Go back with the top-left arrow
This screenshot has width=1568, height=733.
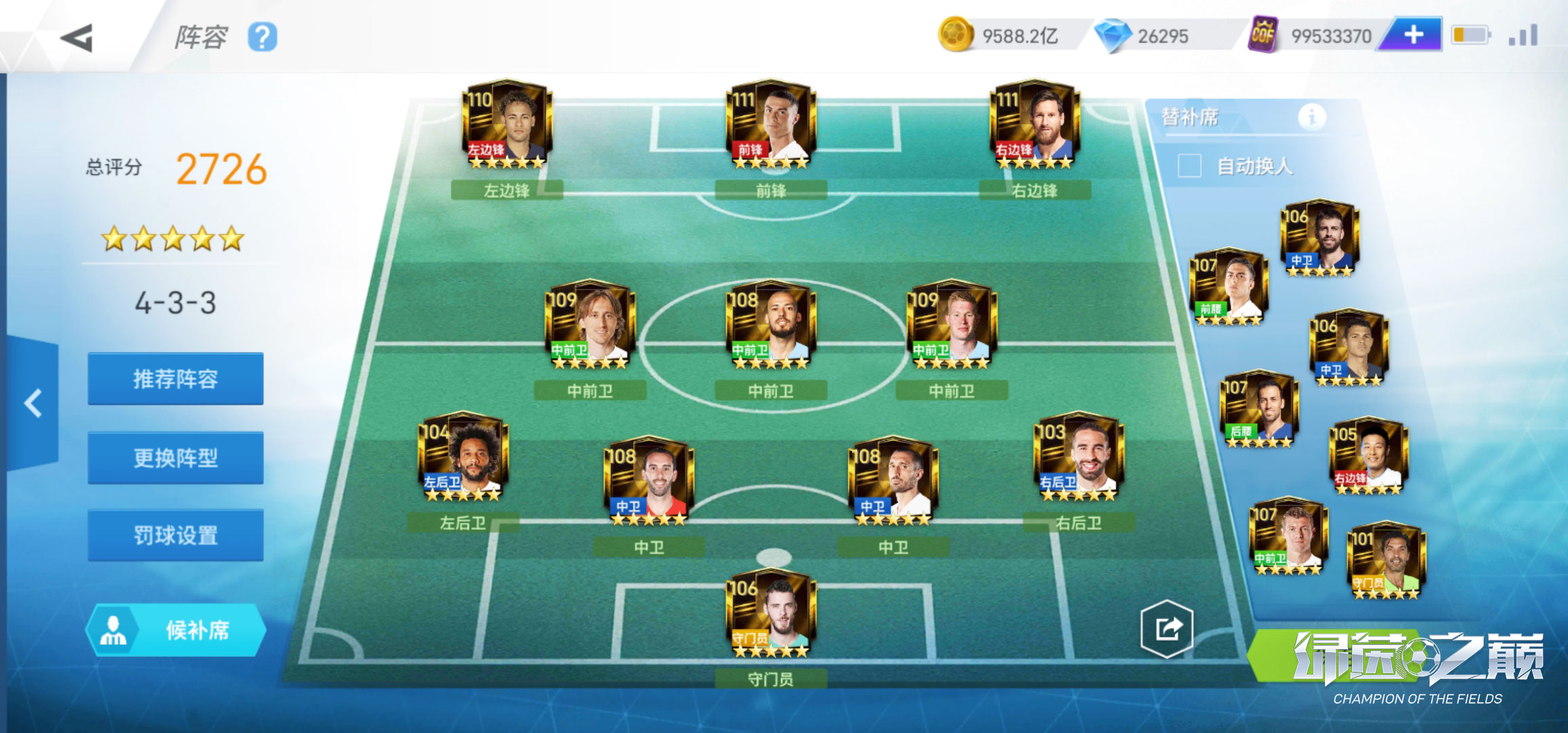coord(77,37)
